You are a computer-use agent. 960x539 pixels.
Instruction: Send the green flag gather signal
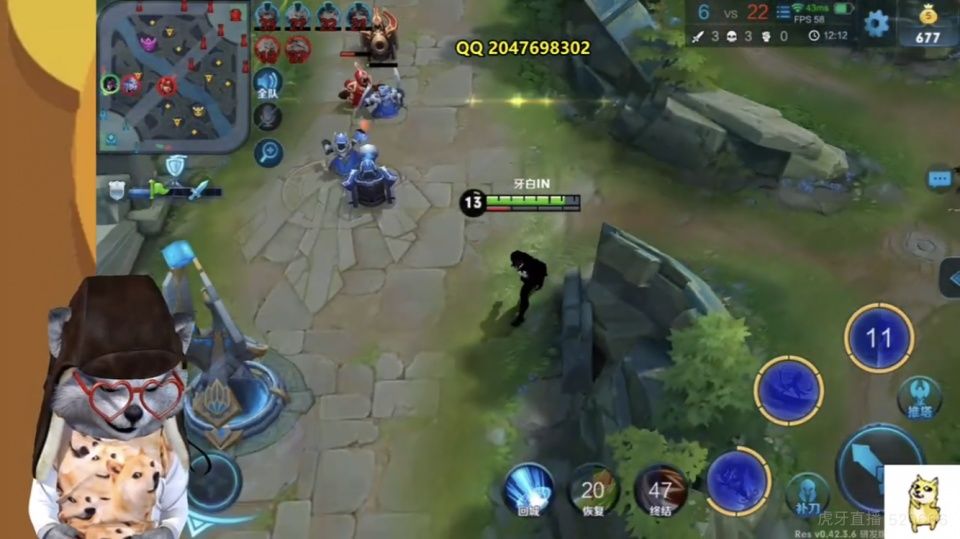click(x=158, y=188)
